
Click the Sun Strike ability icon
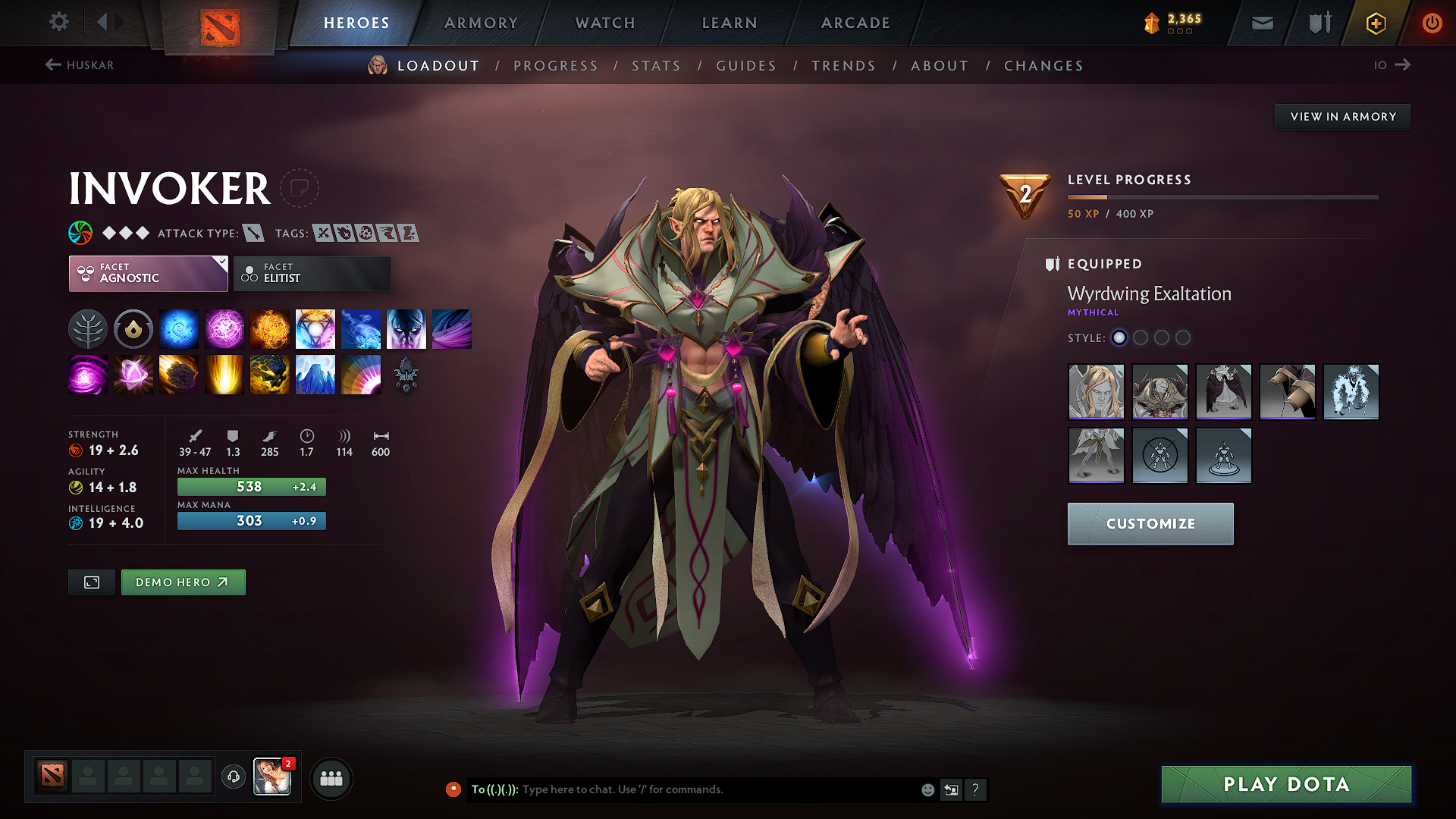[x=224, y=374]
